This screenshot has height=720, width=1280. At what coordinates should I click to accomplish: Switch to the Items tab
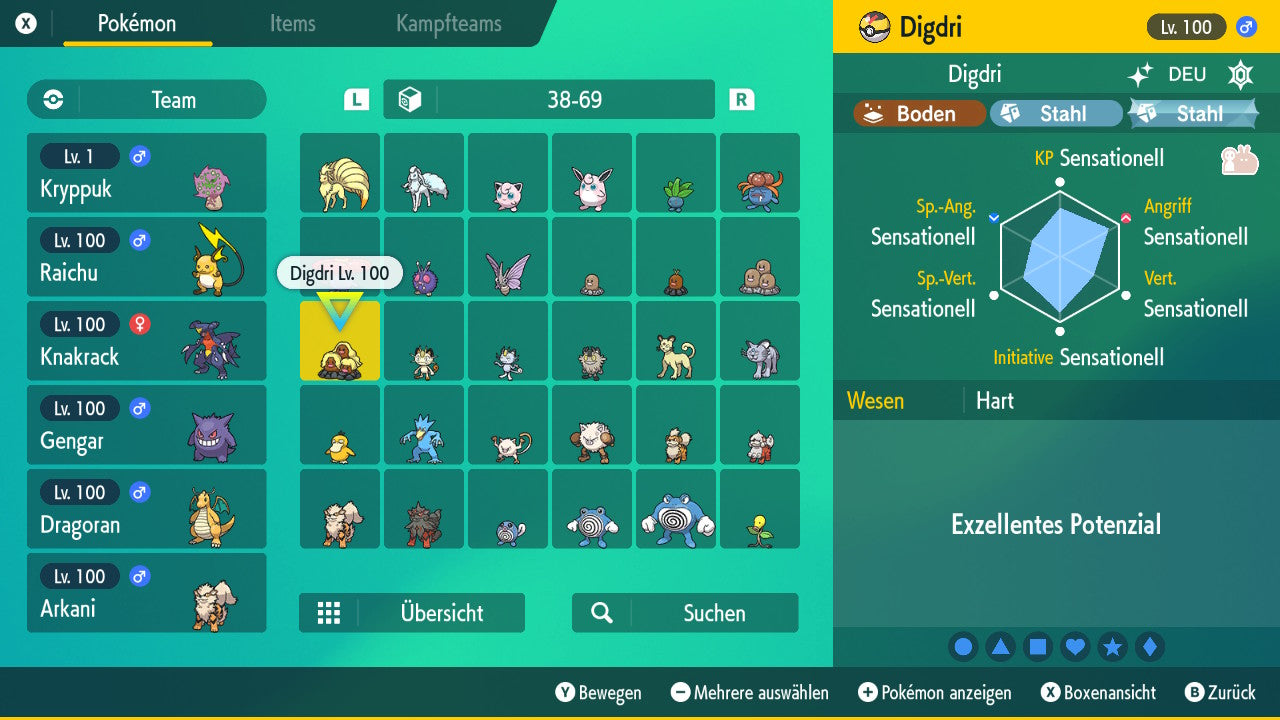click(292, 24)
